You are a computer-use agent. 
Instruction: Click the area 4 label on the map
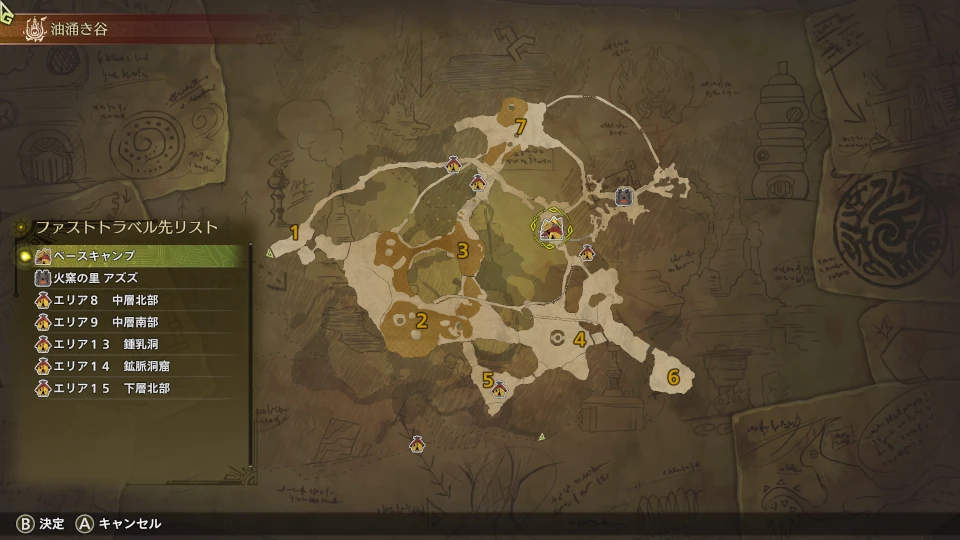point(579,339)
